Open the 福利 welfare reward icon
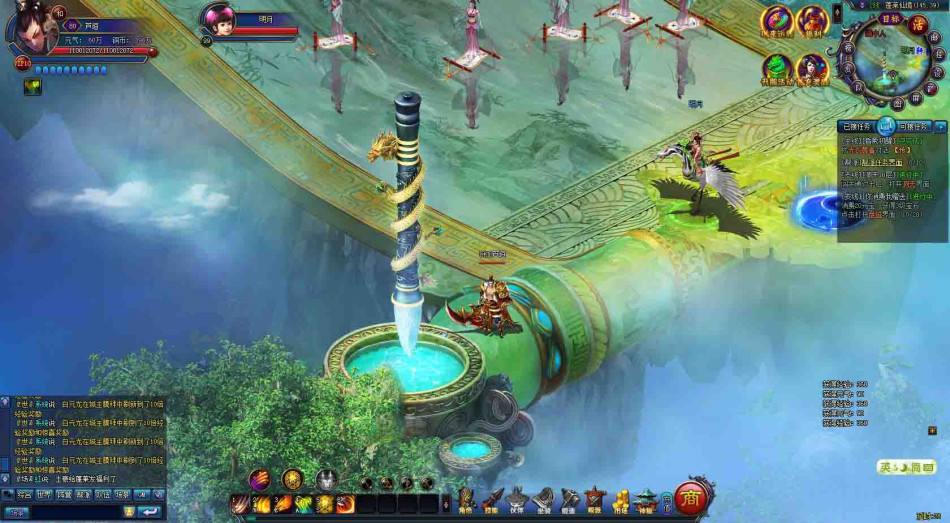The image size is (950, 523). pyautogui.click(x=813, y=20)
